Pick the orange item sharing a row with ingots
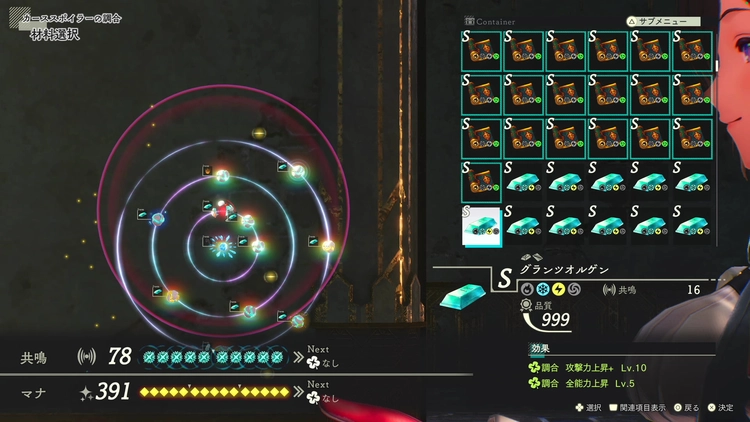This screenshot has height=422, width=750. (x=481, y=182)
